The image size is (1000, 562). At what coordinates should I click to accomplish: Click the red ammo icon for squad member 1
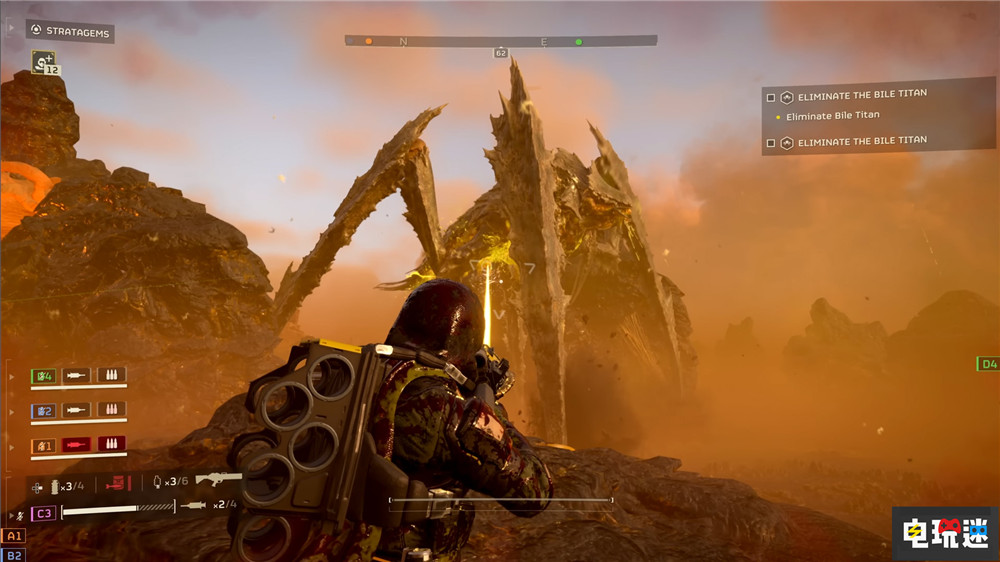(x=110, y=444)
